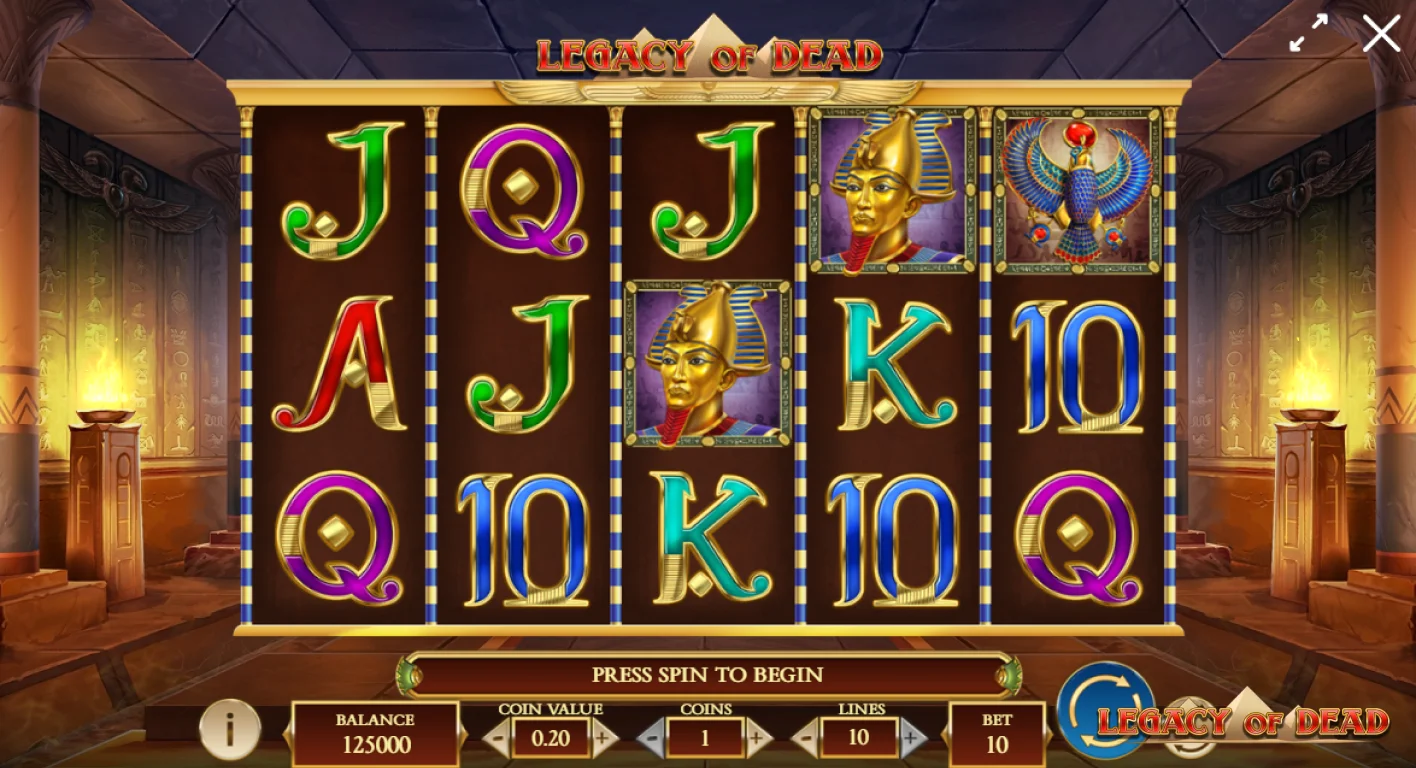This screenshot has height=768, width=1416.
Task: Close the slot game window
Action: (x=1381, y=33)
